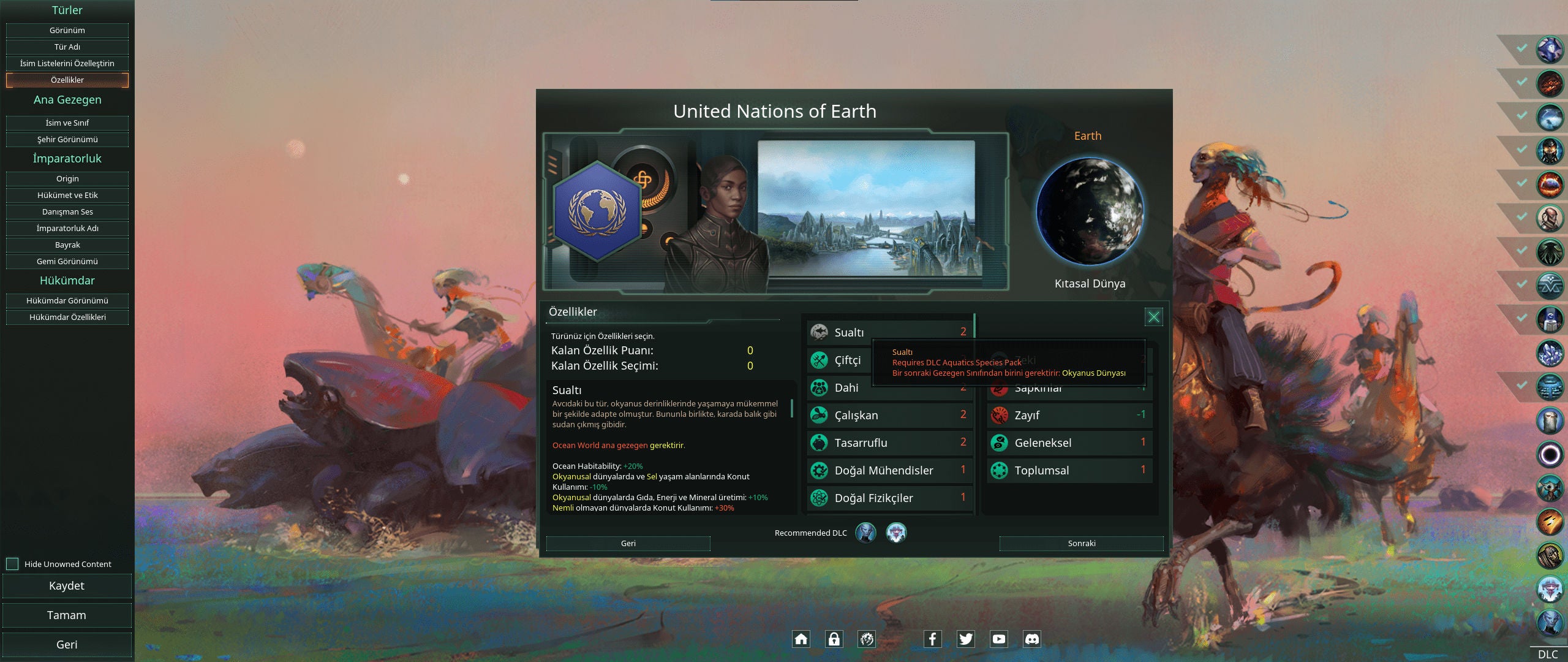
Task: Click the YouTube icon at the bottom
Action: (999, 639)
